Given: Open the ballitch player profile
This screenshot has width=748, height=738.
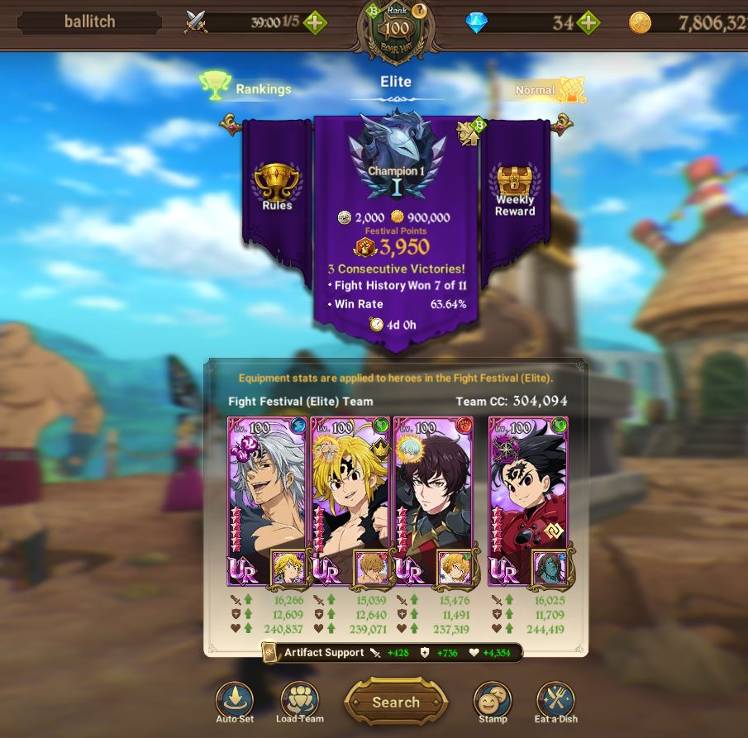Looking at the screenshot, I should (89, 22).
